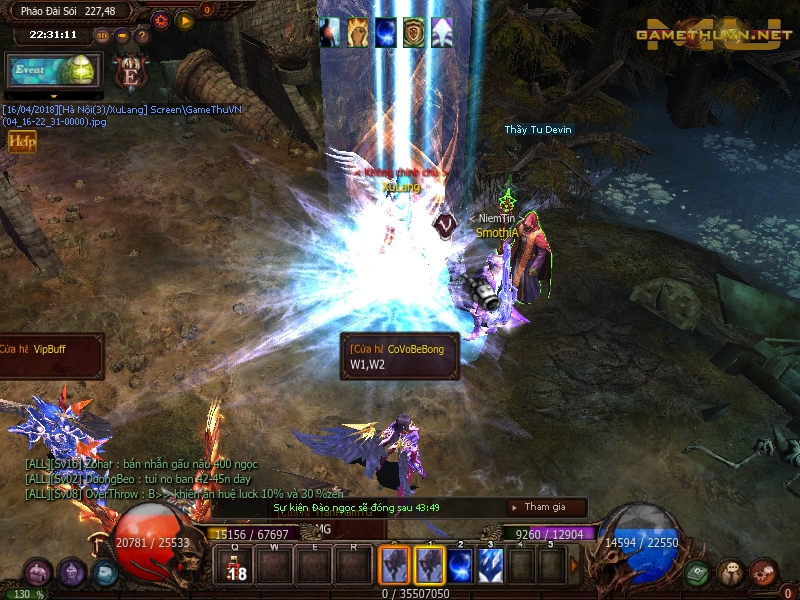Open the pink treasure chest inventory icon
This screenshot has height=600, width=800.
pos(38,573)
